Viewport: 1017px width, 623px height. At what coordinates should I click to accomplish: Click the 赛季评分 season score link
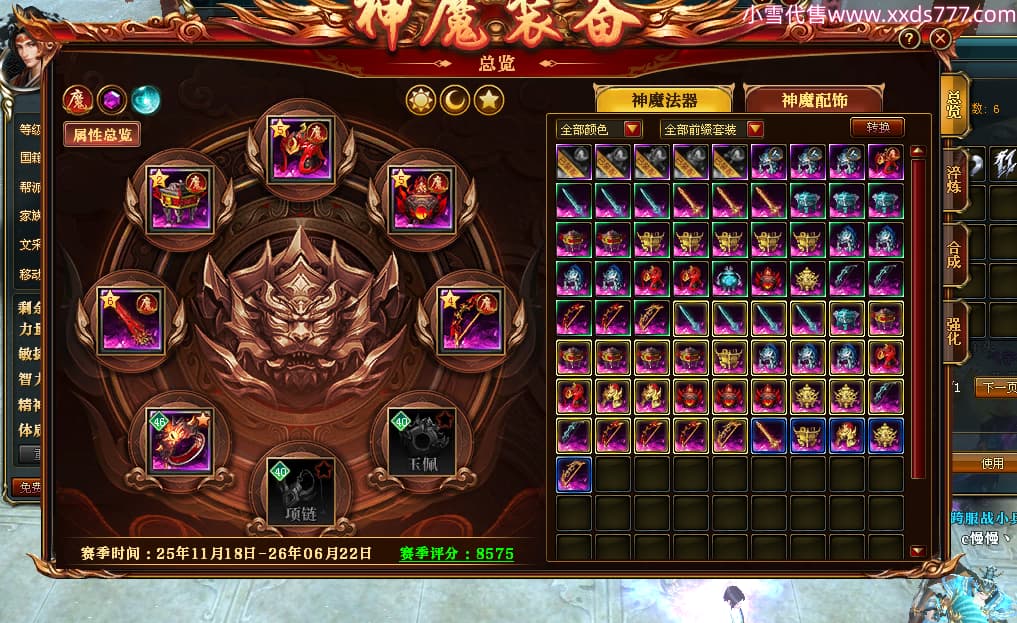coord(457,553)
